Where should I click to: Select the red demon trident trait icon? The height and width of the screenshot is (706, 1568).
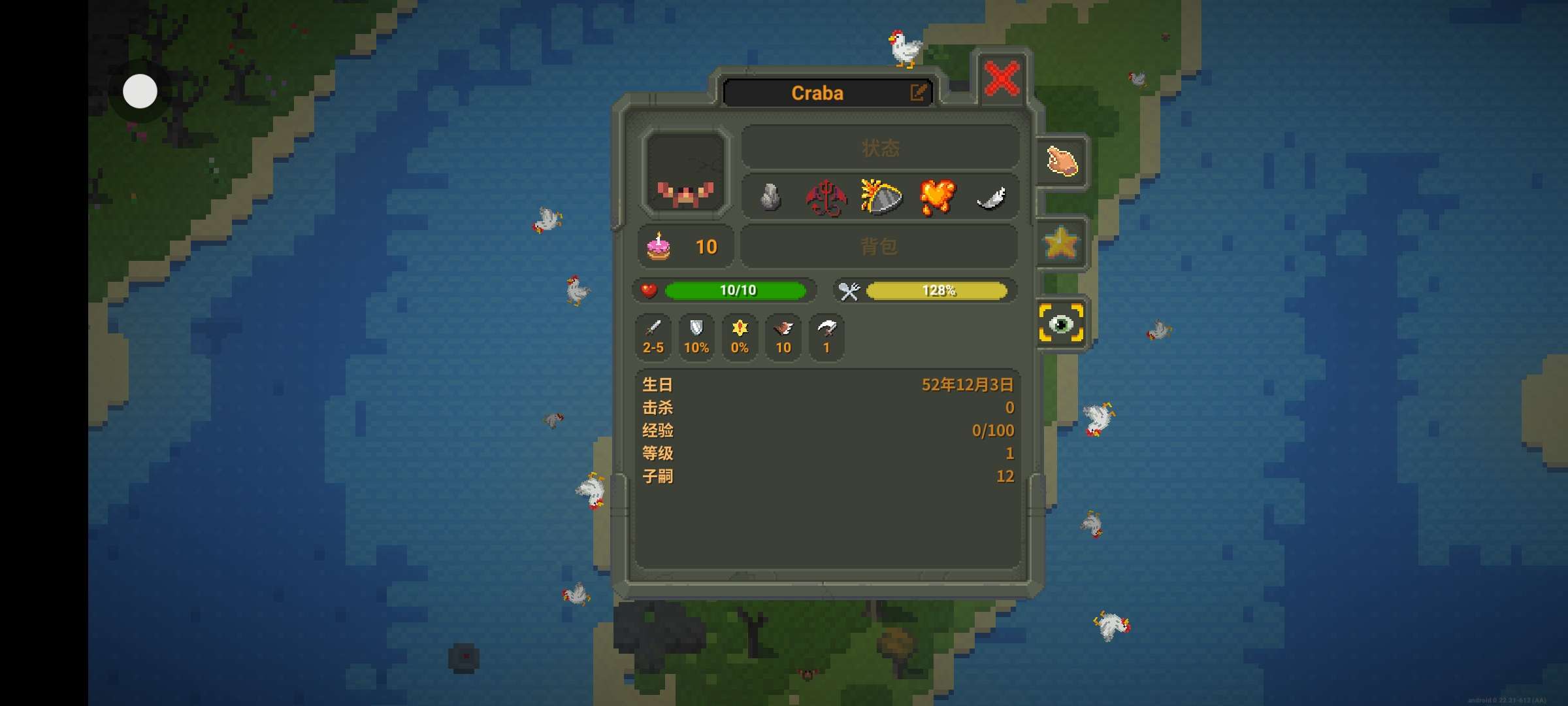[x=826, y=197]
